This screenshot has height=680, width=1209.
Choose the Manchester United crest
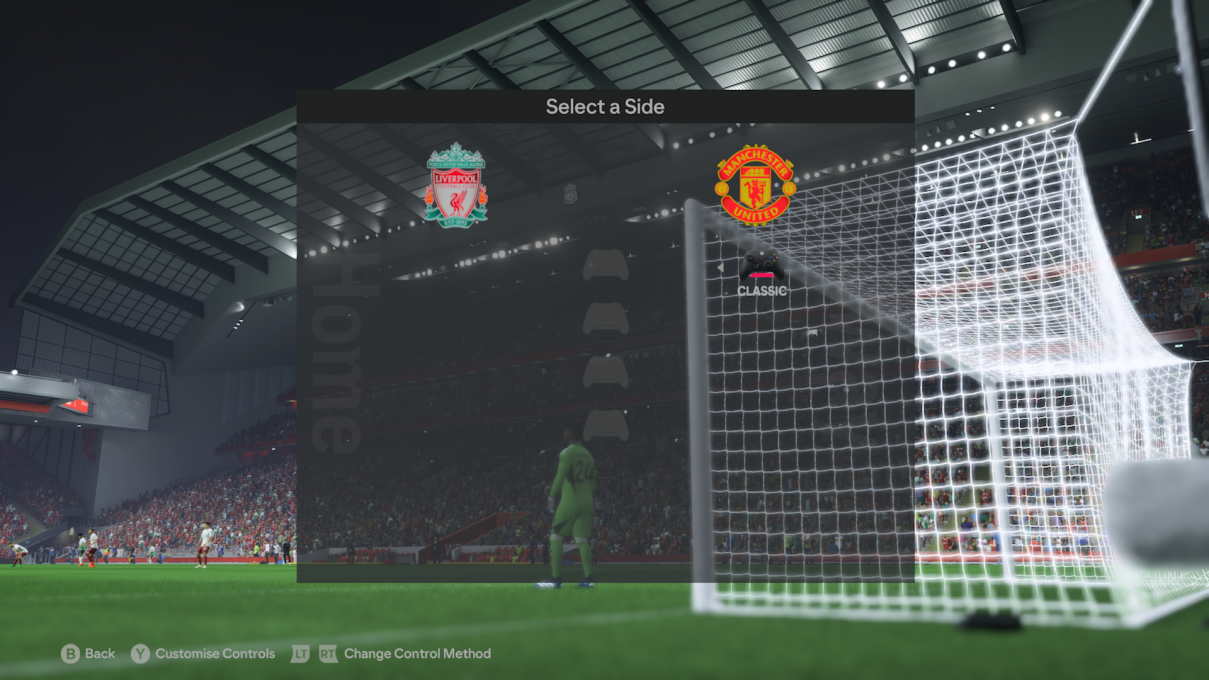pos(755,185)
